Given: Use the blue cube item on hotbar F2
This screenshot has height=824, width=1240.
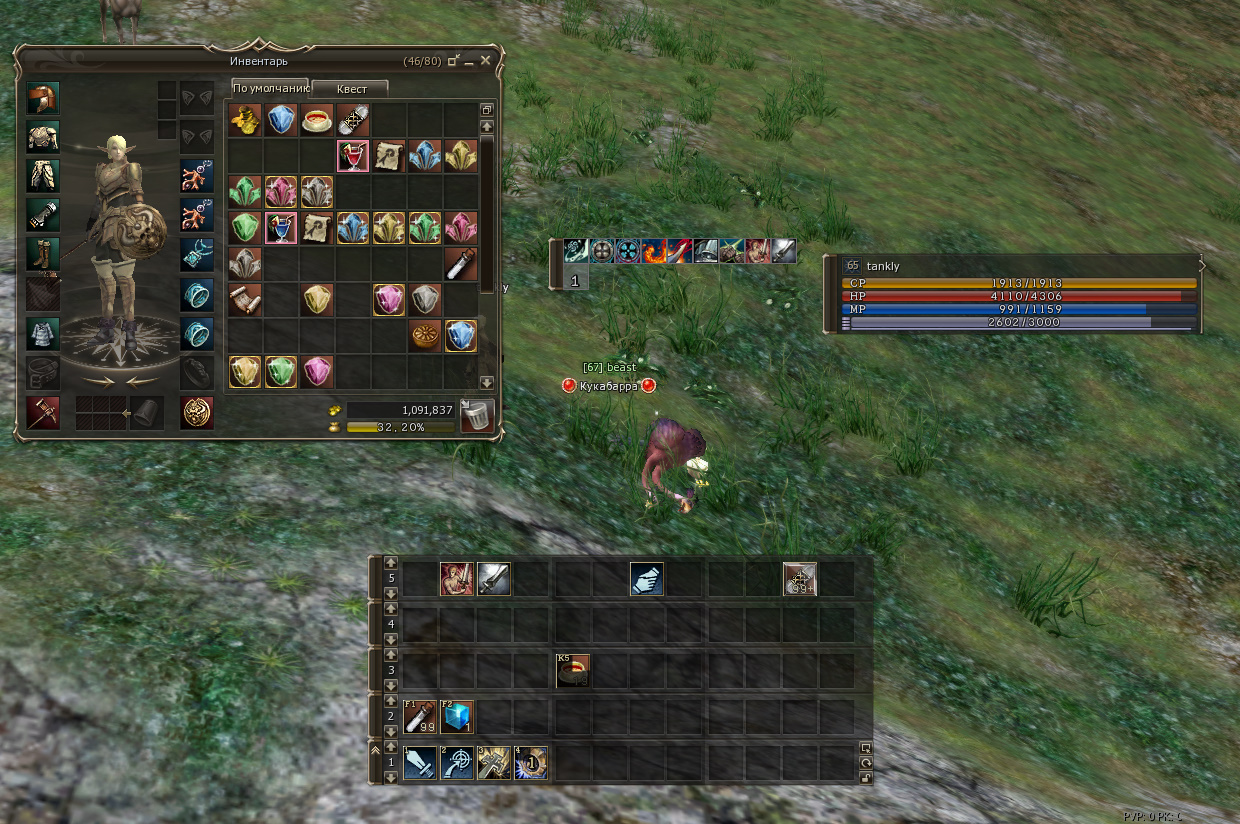Looking at the screenshot, I should 457,716.
